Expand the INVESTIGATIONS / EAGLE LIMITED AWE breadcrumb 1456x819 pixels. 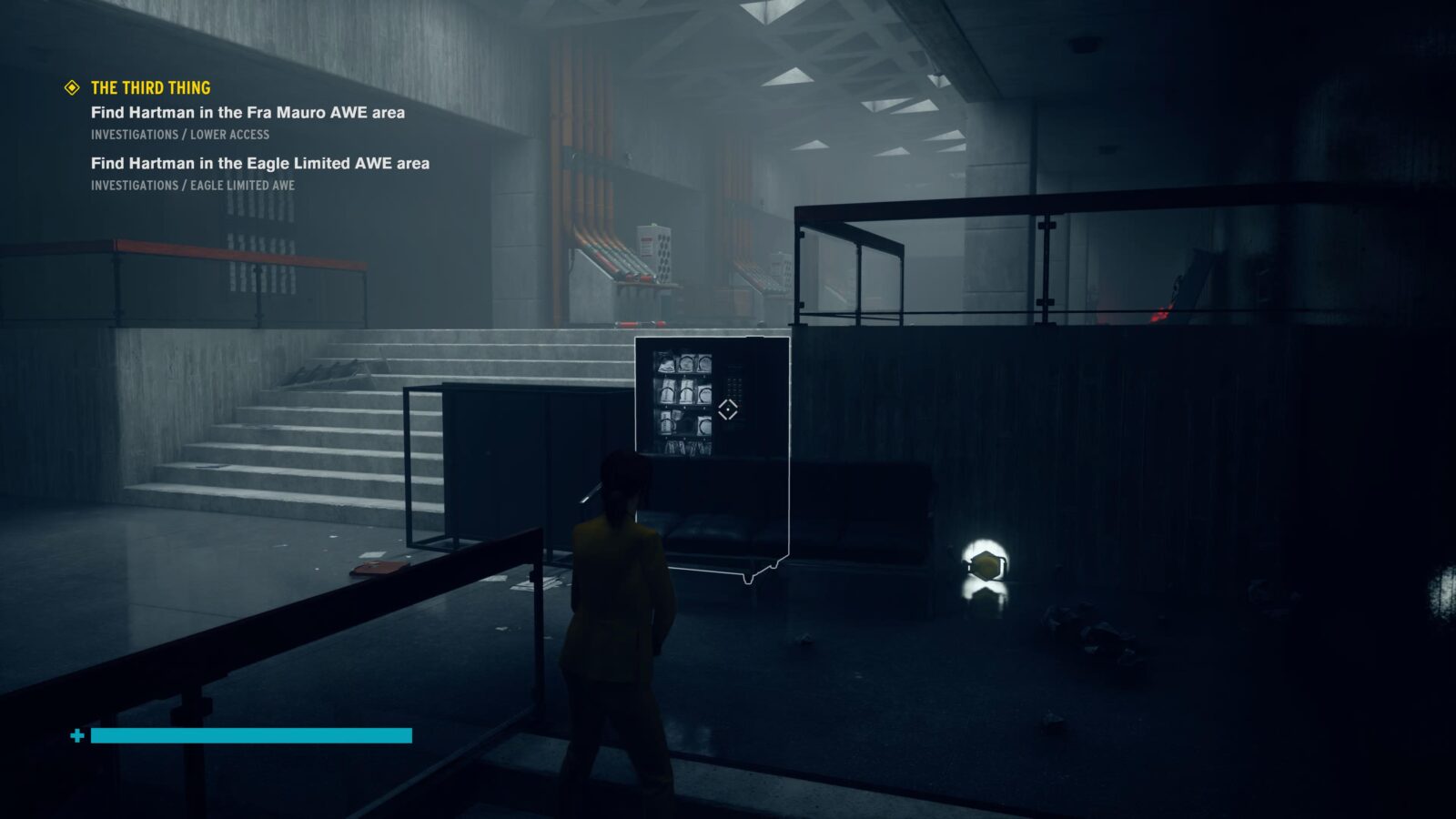point(193,185)
